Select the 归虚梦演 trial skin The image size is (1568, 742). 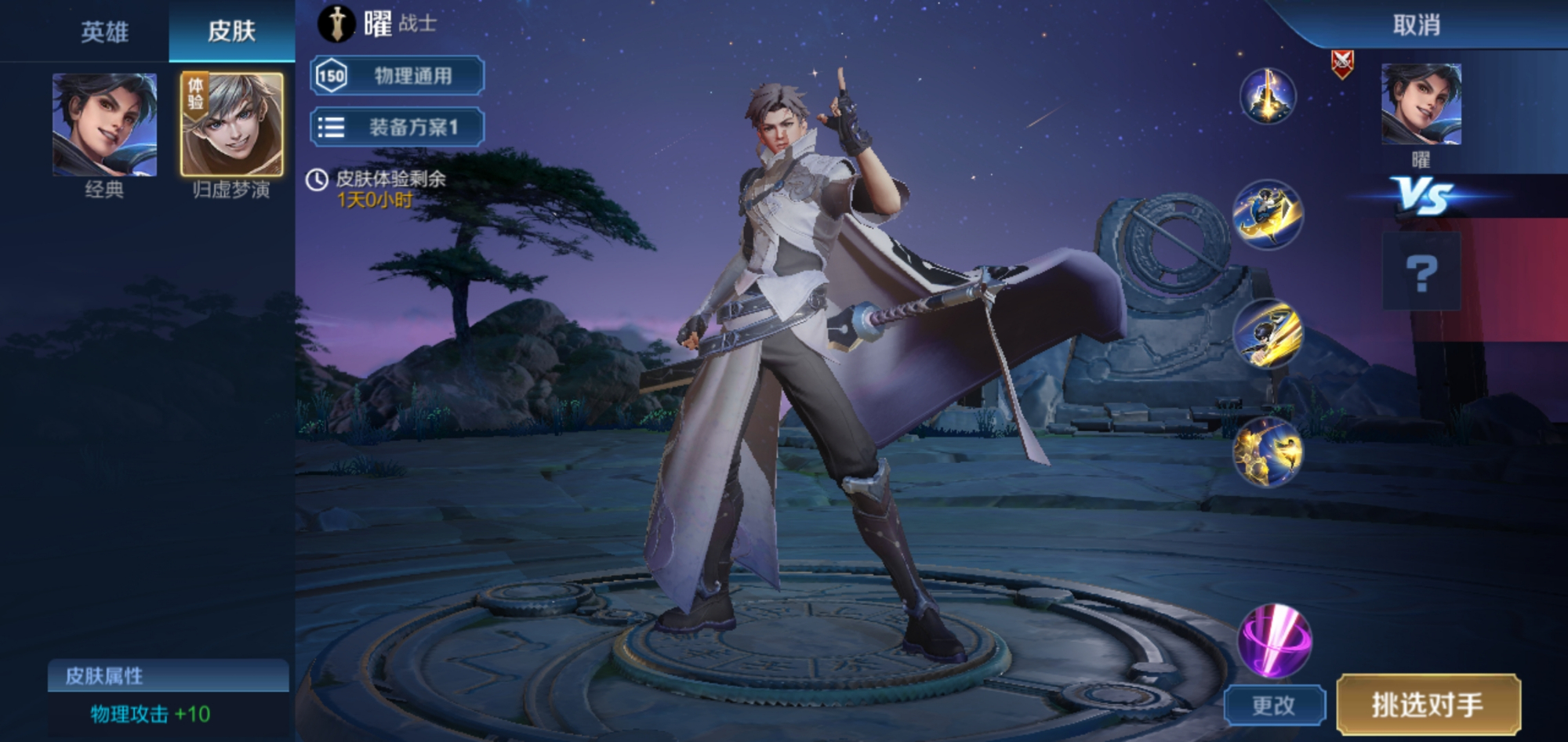pyautogui.click(x=232, y=125)
